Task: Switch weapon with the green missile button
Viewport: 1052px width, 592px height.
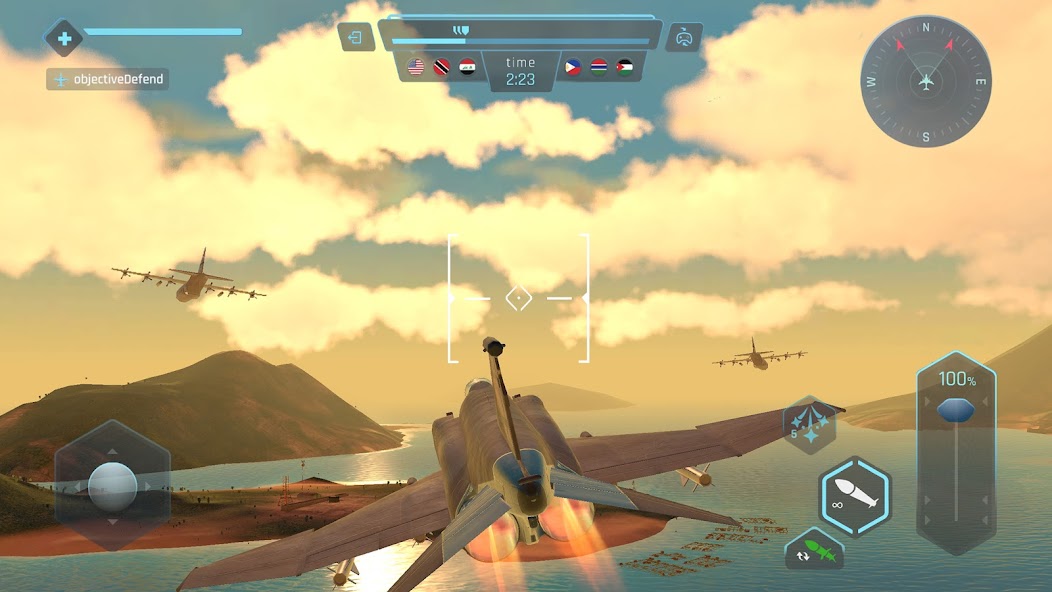Action: coord(814,551)
